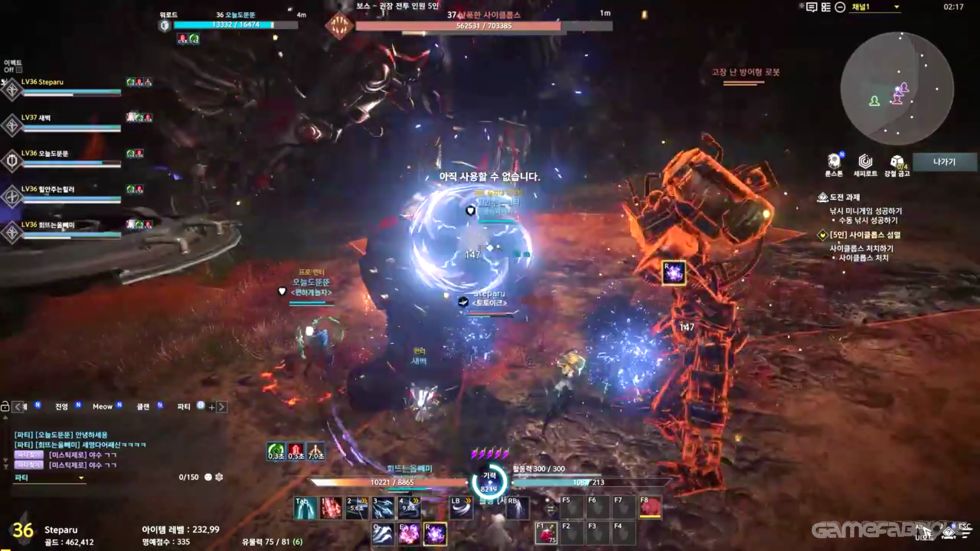The width and height of the screenshot is (980, 551).
Task: Trigger the LB slash skill
Action: 461,508
